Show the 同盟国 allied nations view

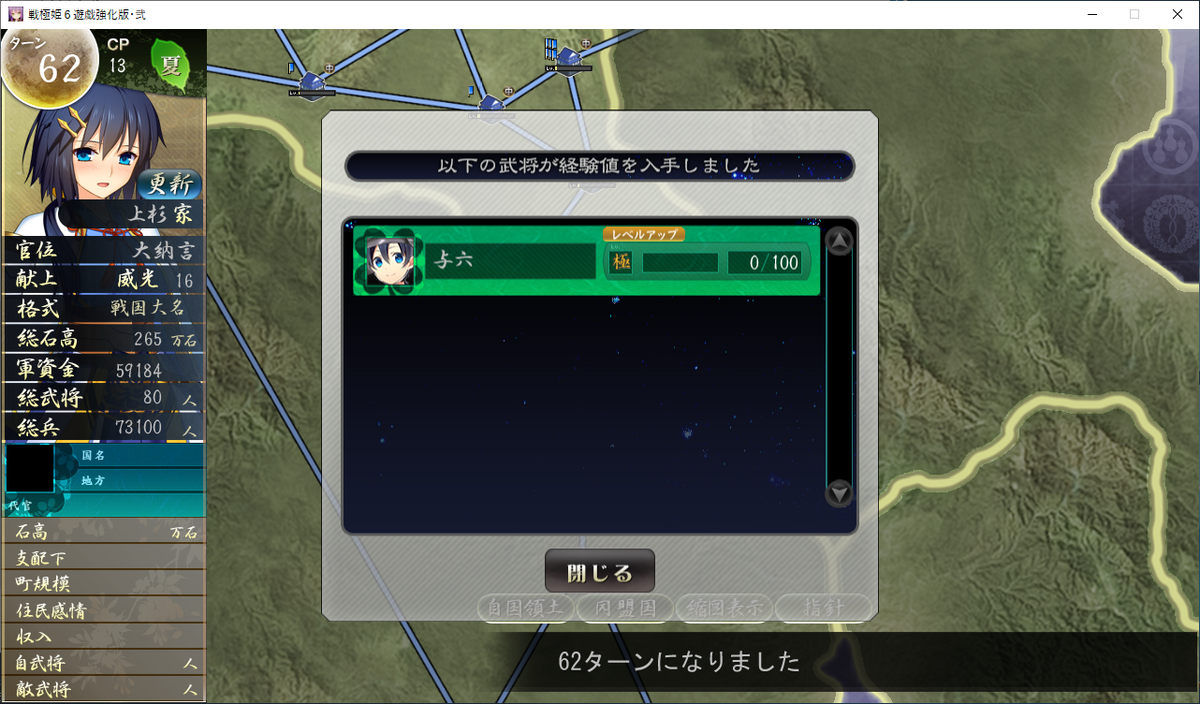(x=625, y=607)
